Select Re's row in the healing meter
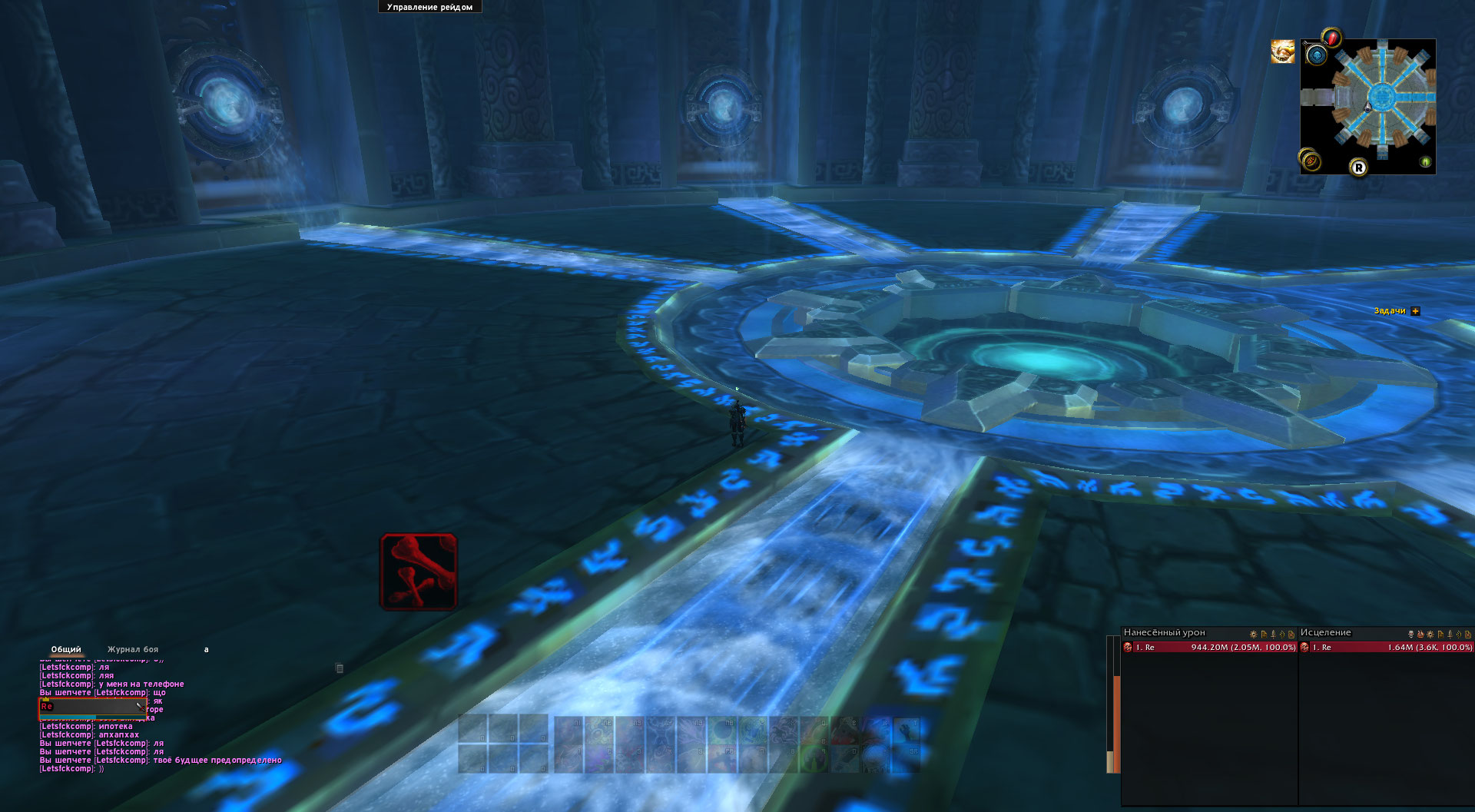 coord(1386,648)
